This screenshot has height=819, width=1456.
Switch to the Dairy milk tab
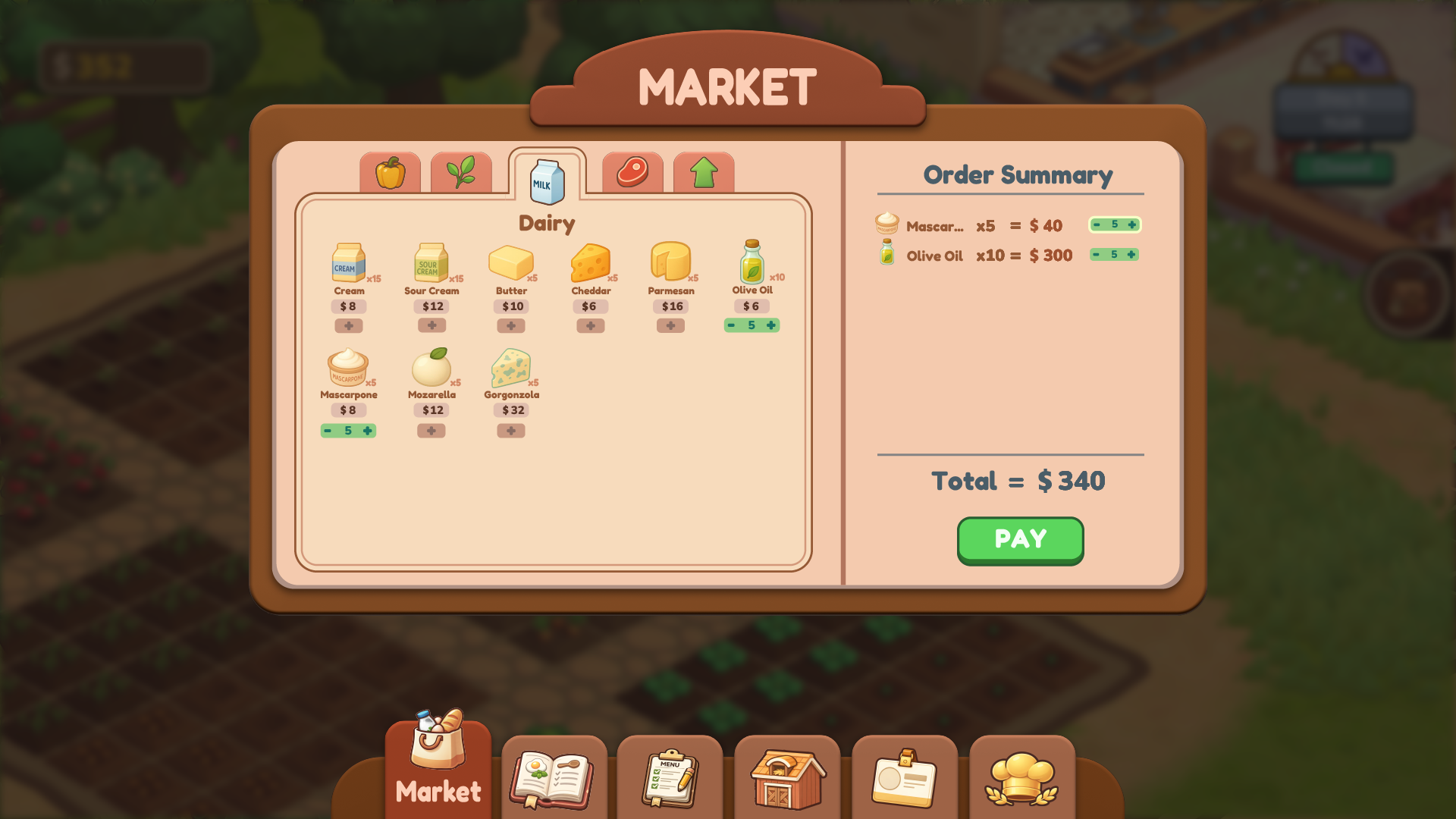point(547,180)
